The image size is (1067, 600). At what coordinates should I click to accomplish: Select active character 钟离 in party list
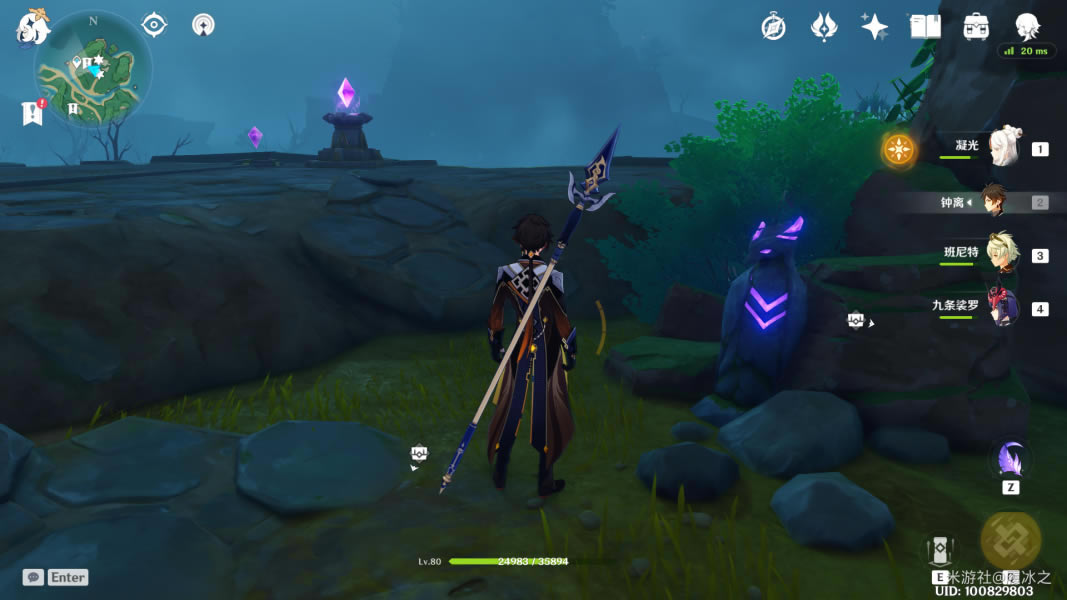(993, 202)
